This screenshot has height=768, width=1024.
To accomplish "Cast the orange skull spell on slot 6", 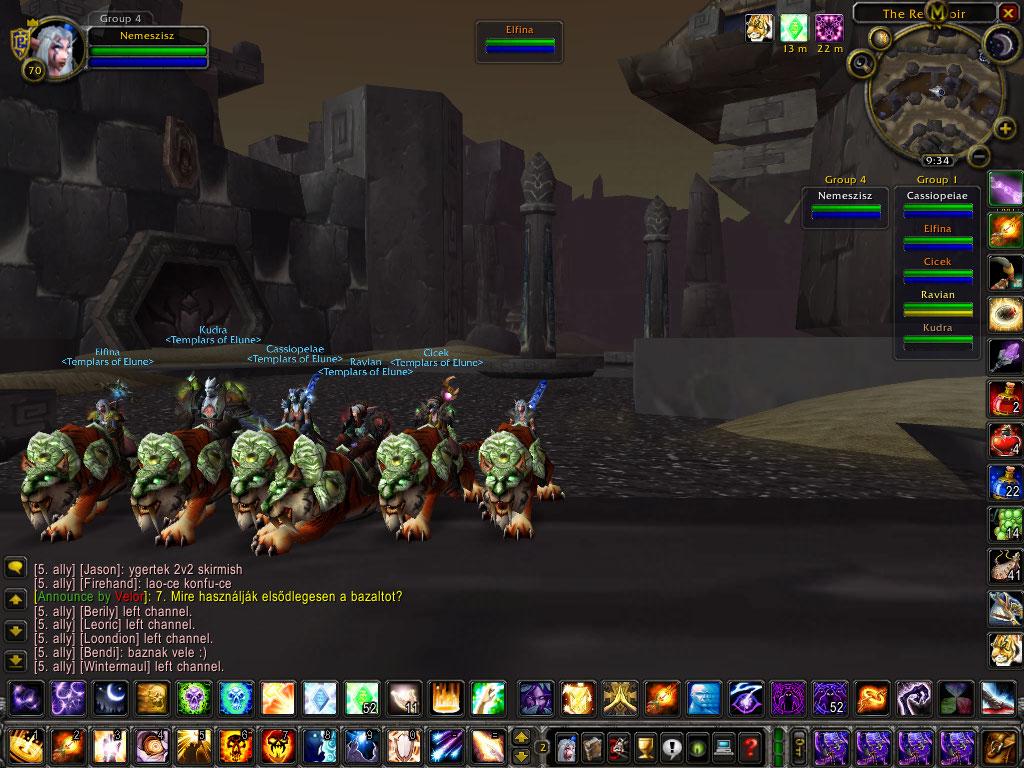I will [x=234, y=746].
